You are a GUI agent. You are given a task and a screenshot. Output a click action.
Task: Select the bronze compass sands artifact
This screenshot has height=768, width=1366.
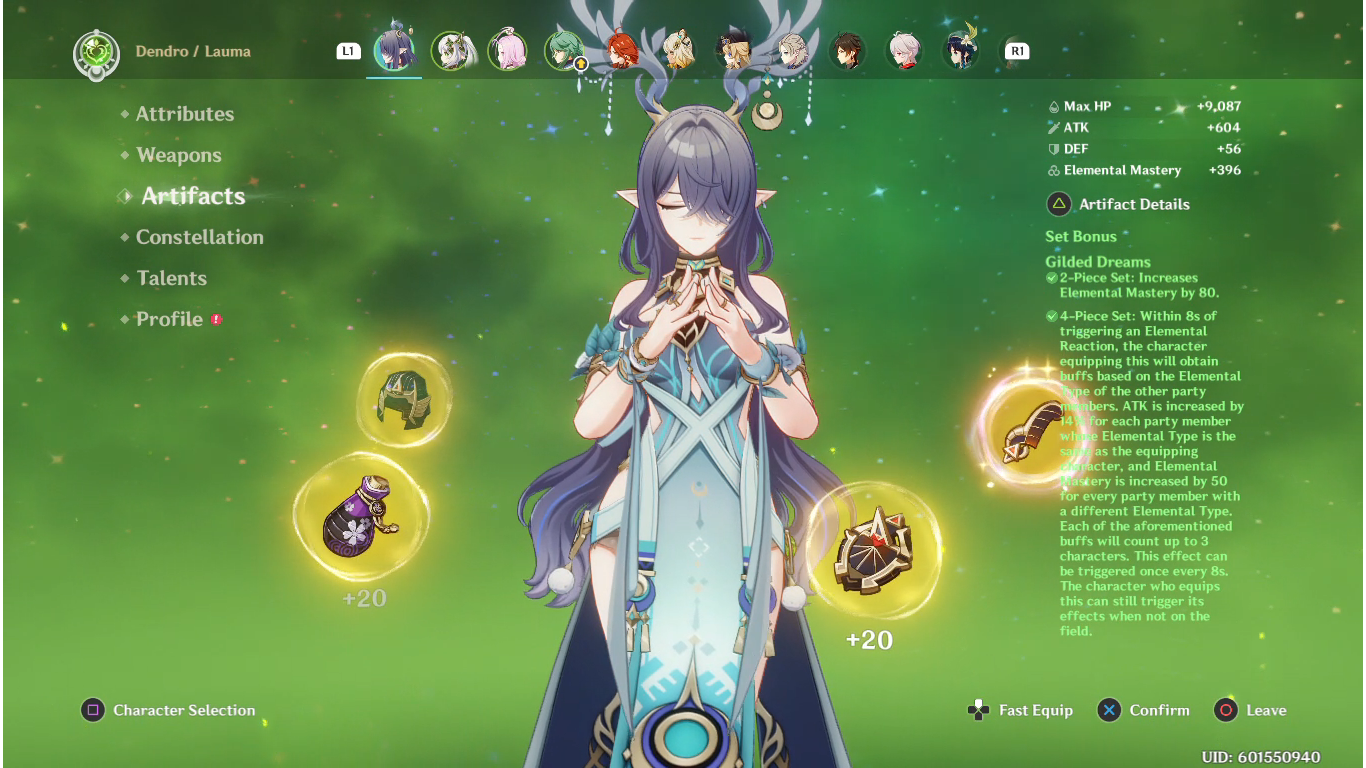[873, 549]
